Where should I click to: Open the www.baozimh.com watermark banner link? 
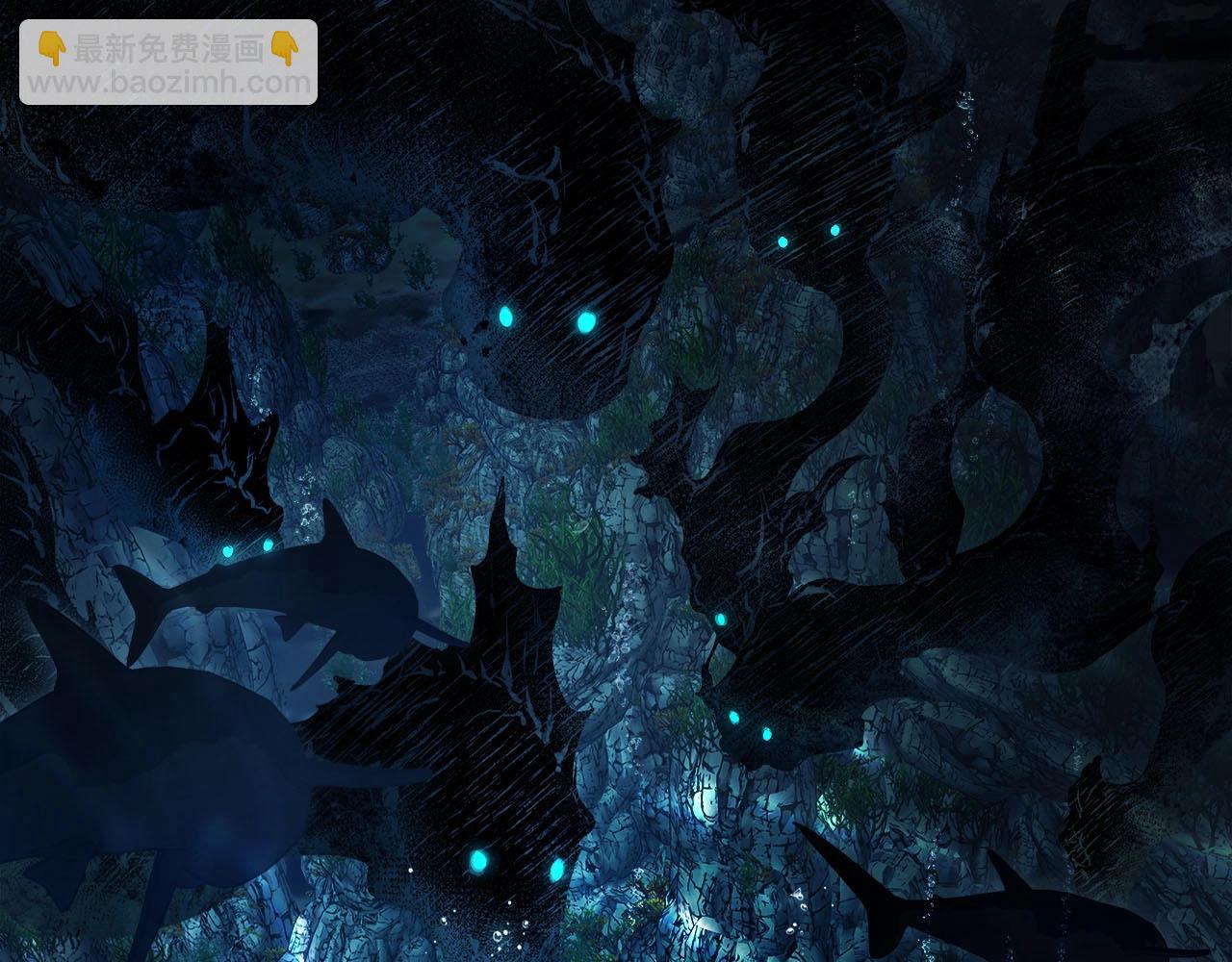(x=168, y=63)
